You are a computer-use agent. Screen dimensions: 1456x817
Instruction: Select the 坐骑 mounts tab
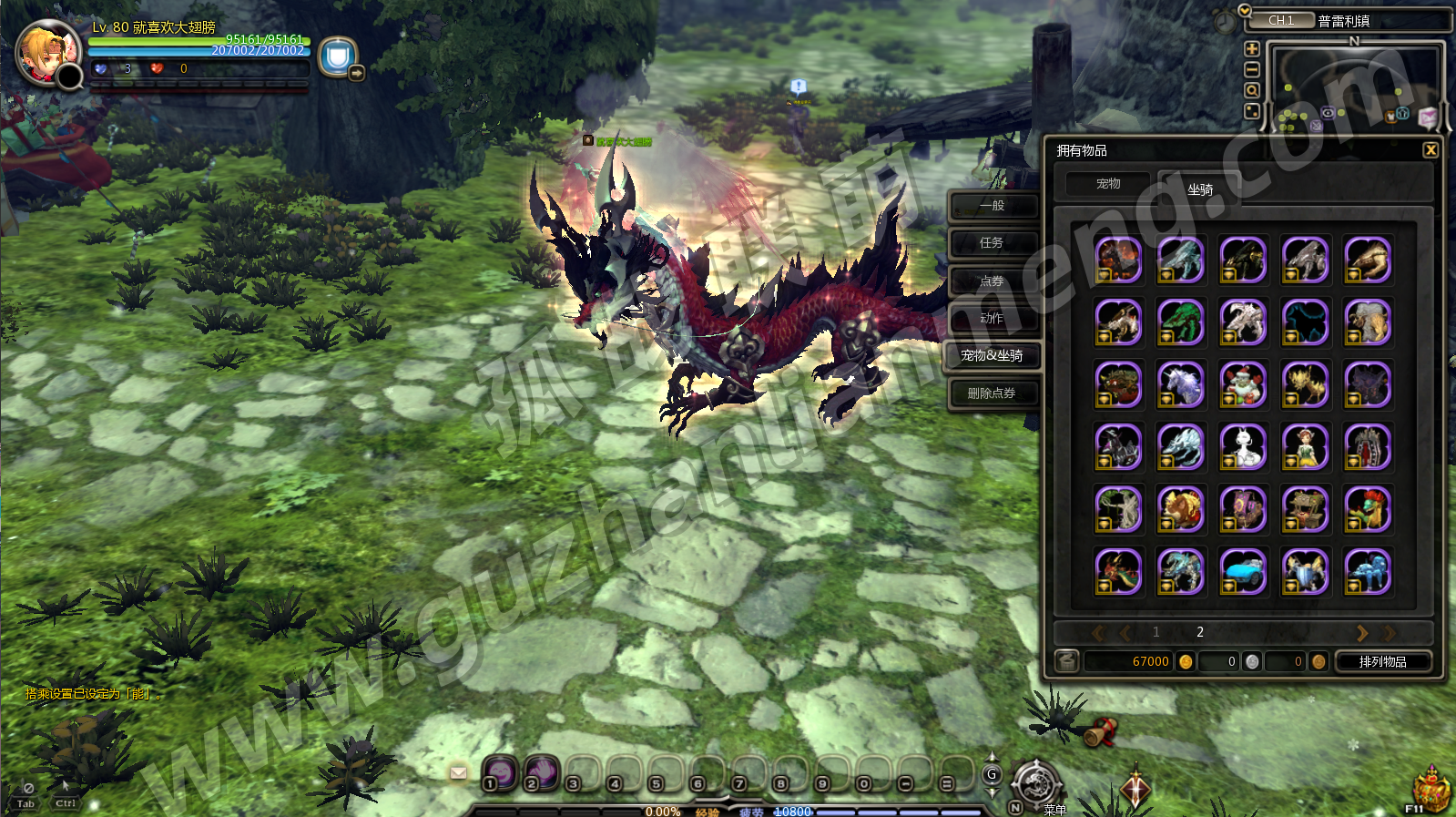1200,189
